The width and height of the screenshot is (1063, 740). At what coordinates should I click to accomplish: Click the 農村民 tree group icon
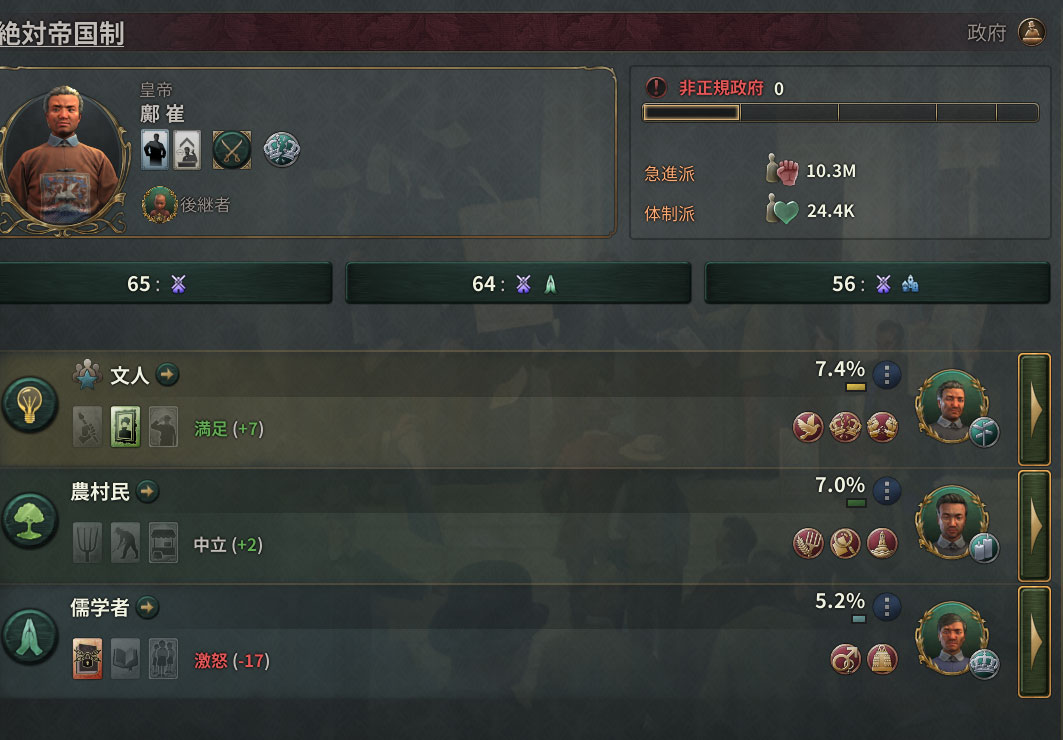(x=28, y=521)
